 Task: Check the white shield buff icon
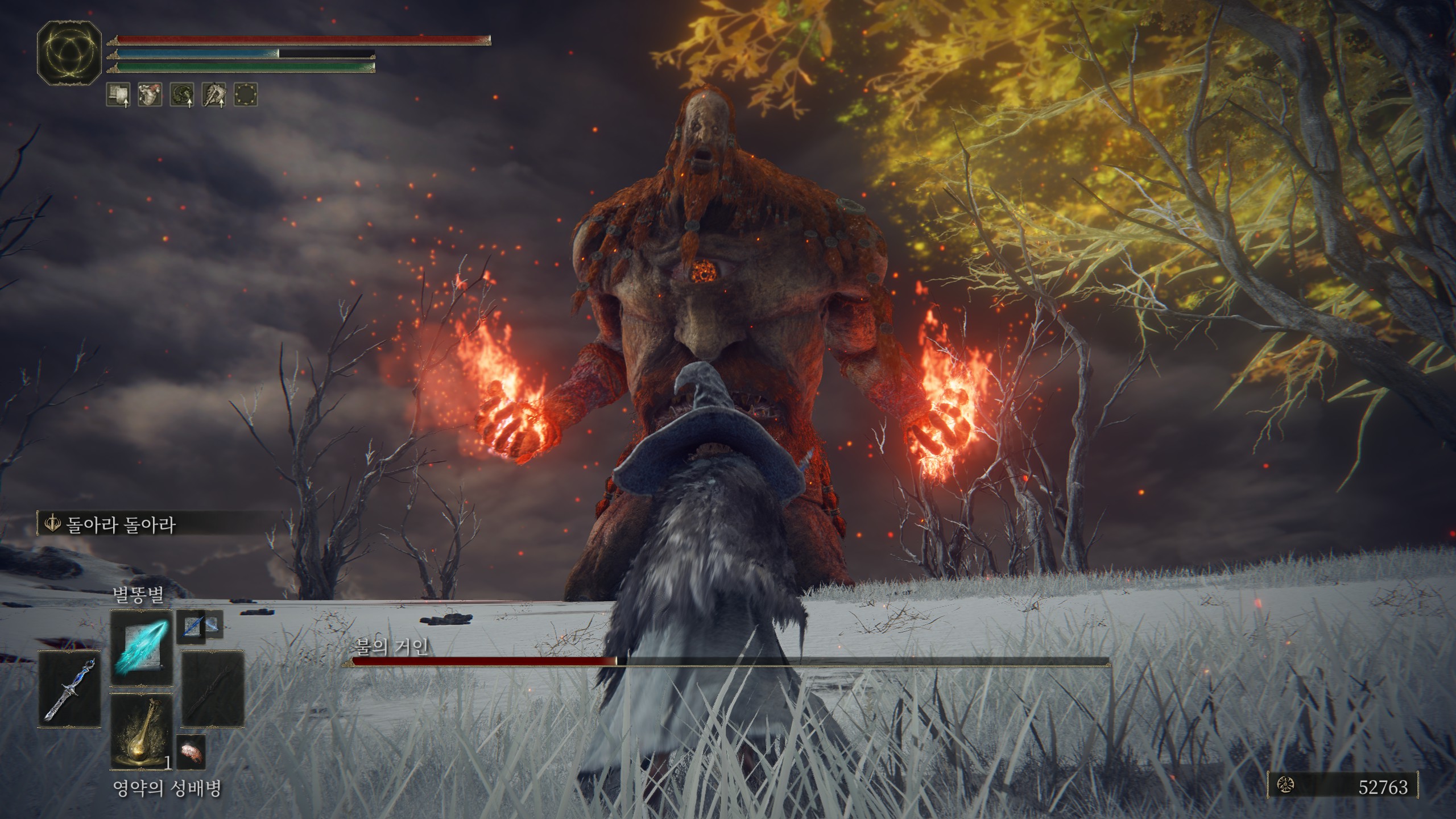pos(118,94)
